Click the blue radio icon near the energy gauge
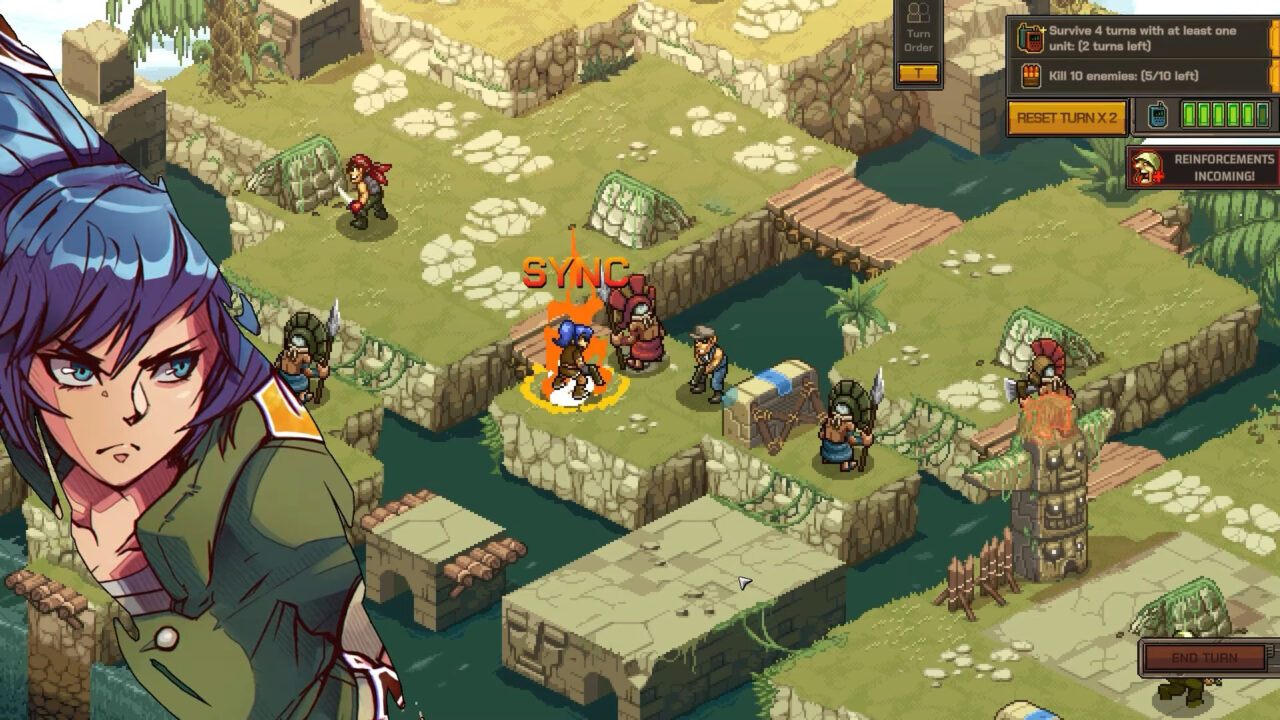The width and height of the screenshot is (1280, 720). (1156, 115)
